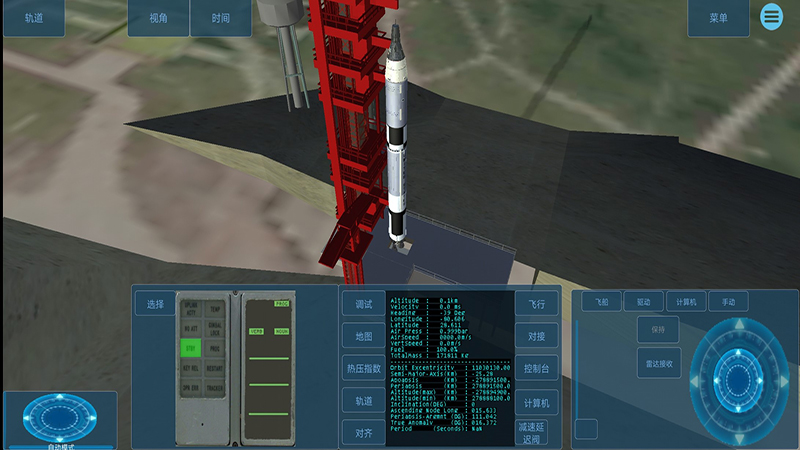Toggle the 雷达接收 radar receive button
The image size is (800, 450).
pyautogui.click(x=657, y=363)
